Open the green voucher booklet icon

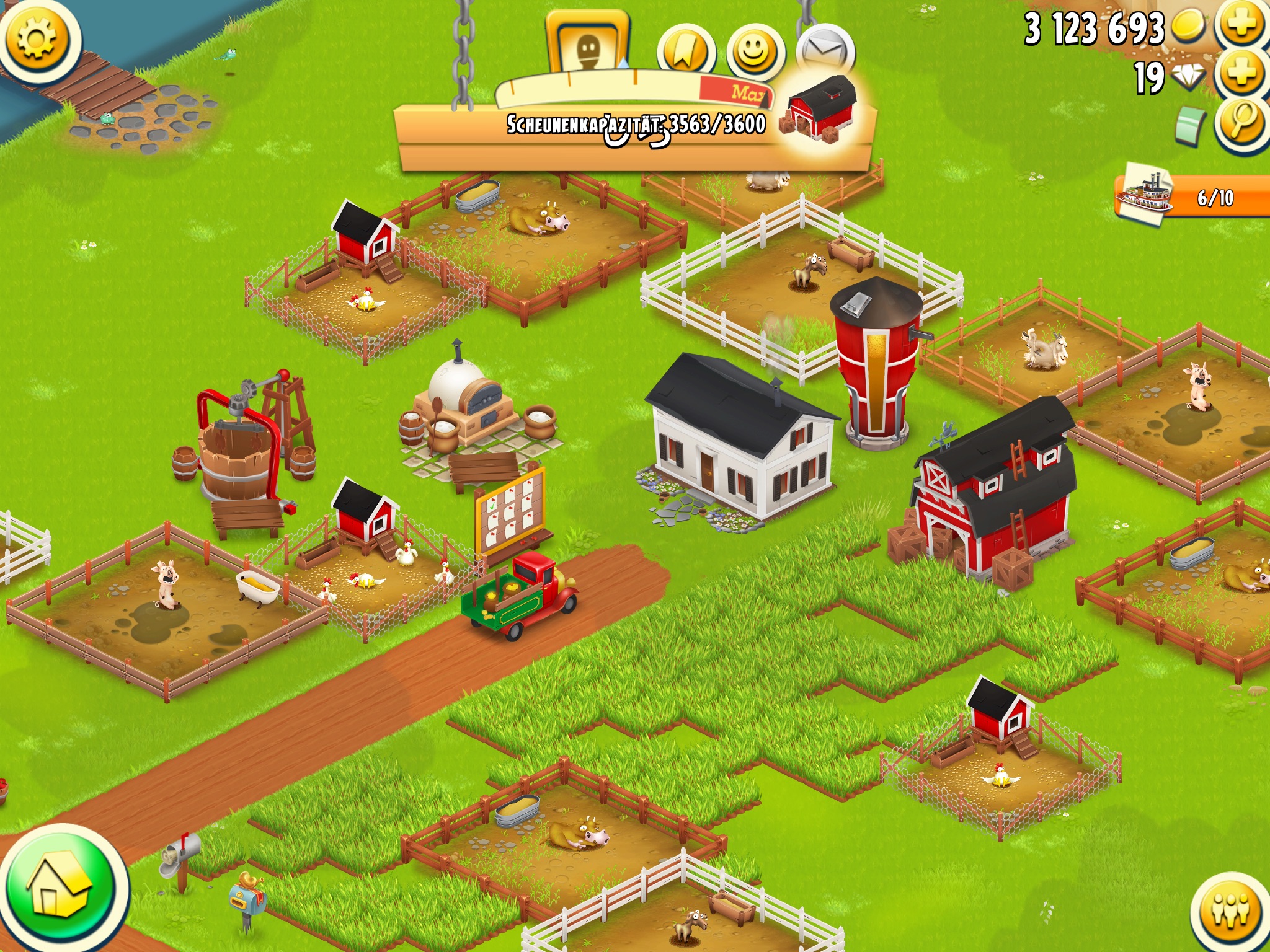coord(1189,126)
